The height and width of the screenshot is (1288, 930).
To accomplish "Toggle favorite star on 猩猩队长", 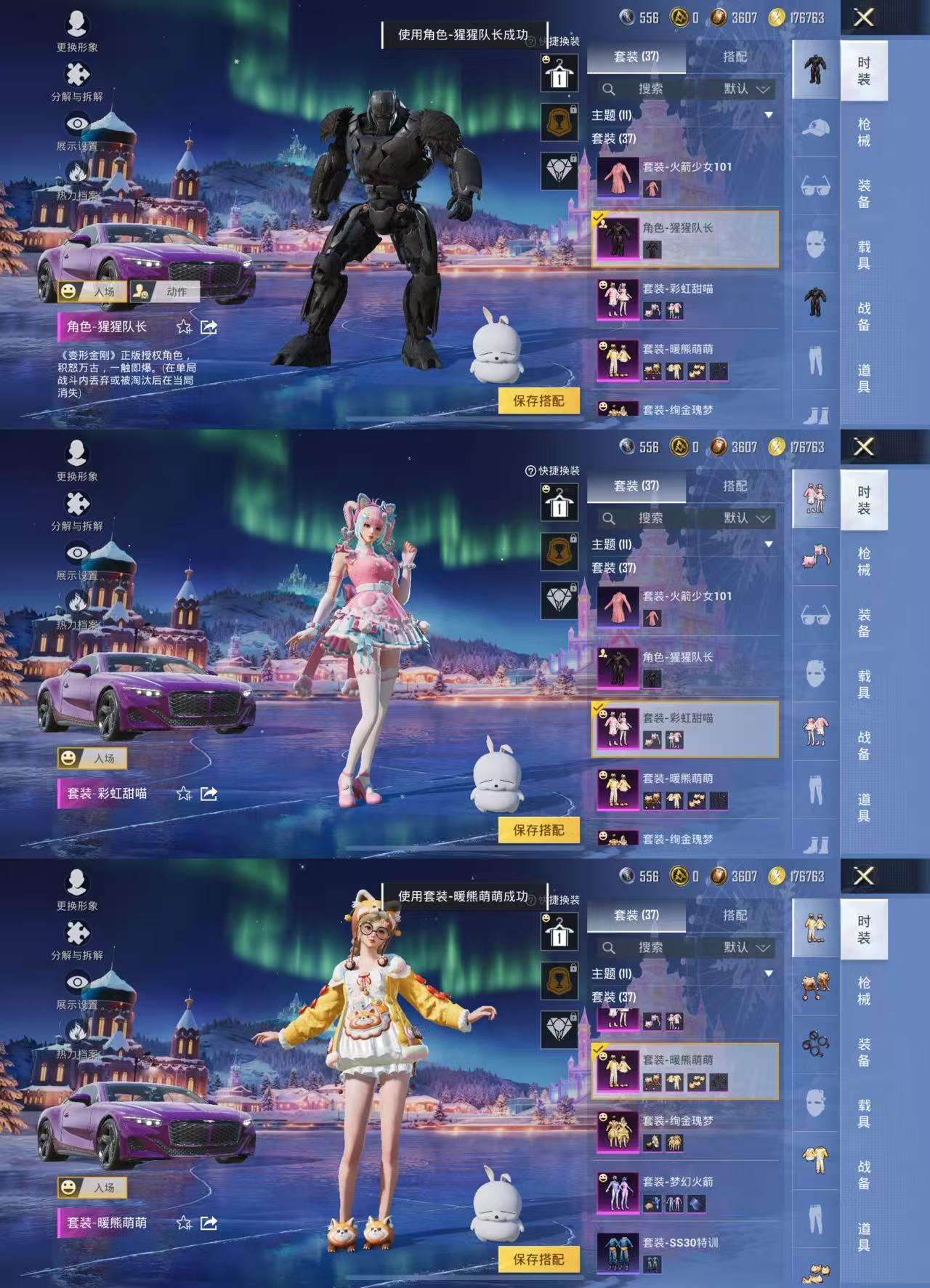I will point(184,327).
